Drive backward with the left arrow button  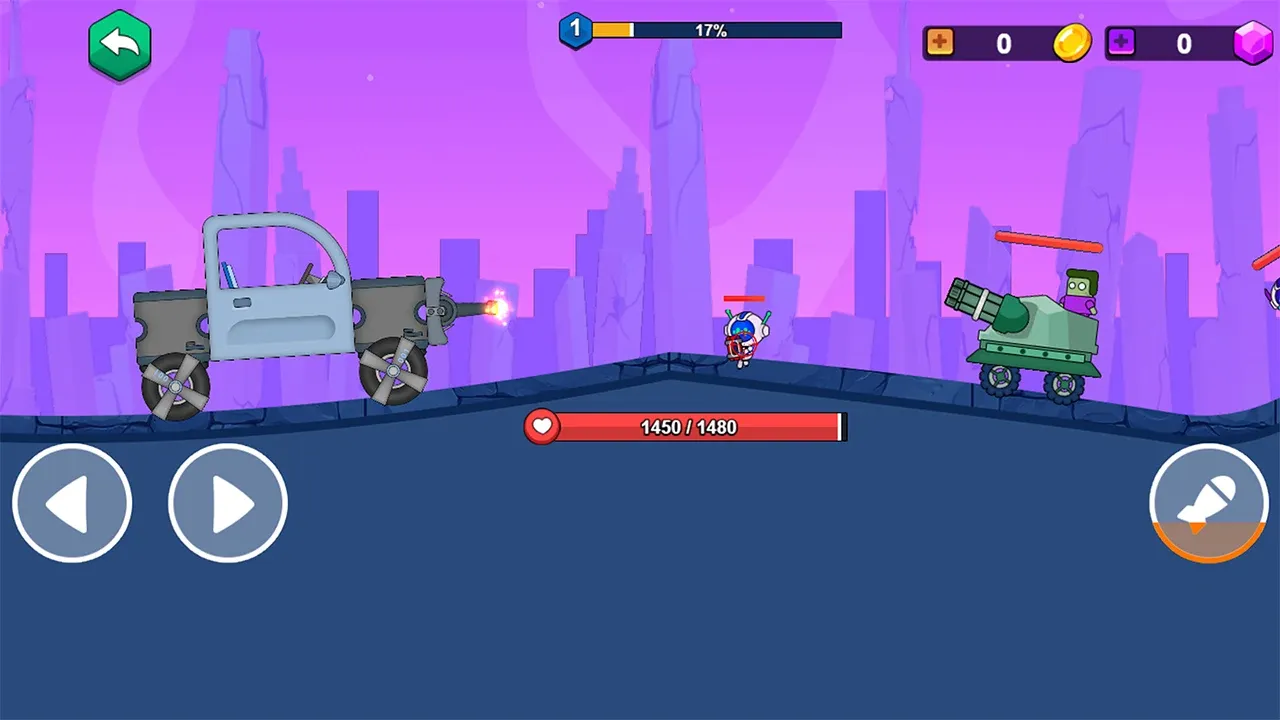[72, 503]
